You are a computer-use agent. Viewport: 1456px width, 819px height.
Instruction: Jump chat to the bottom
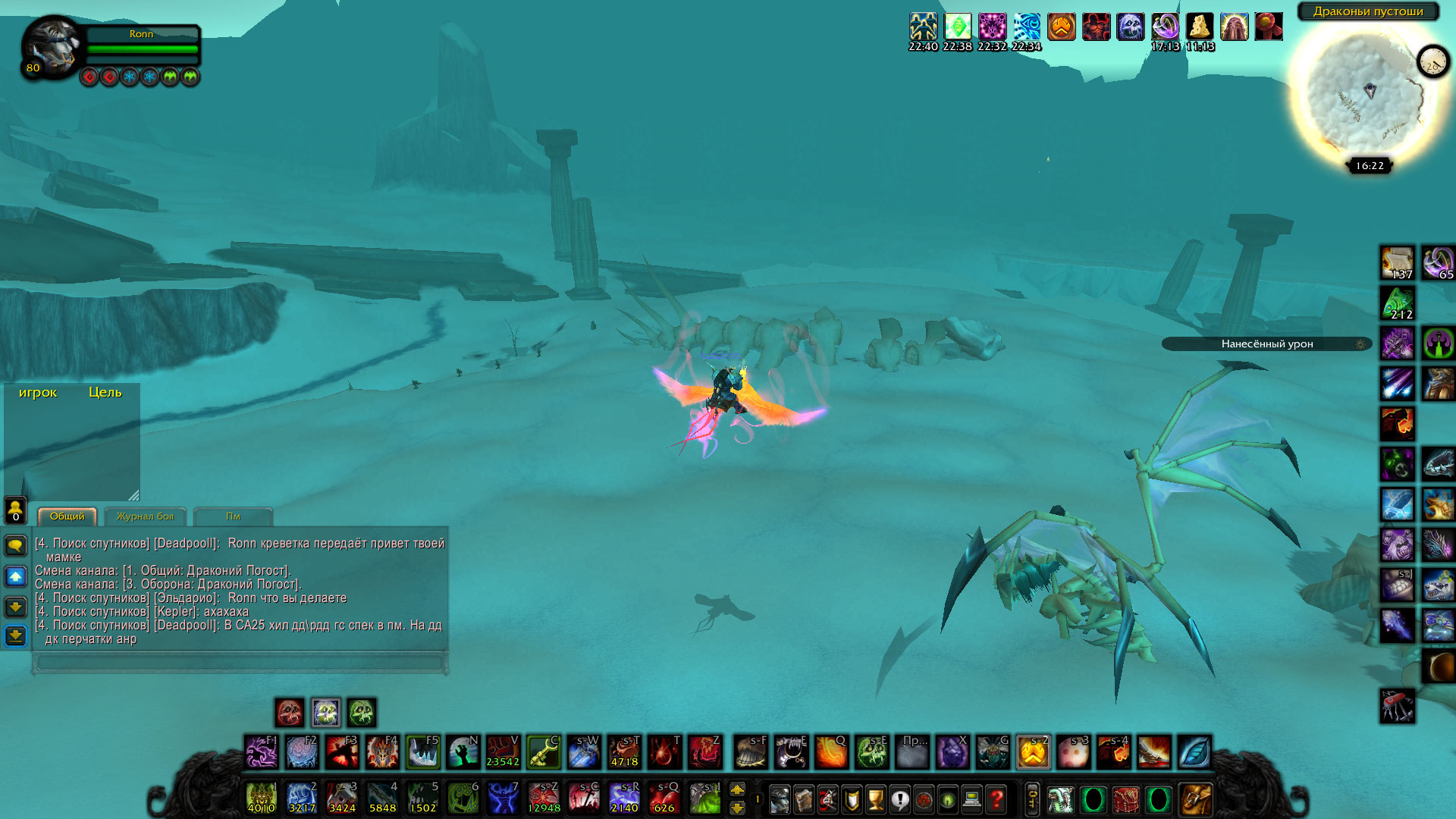point(15,635)
